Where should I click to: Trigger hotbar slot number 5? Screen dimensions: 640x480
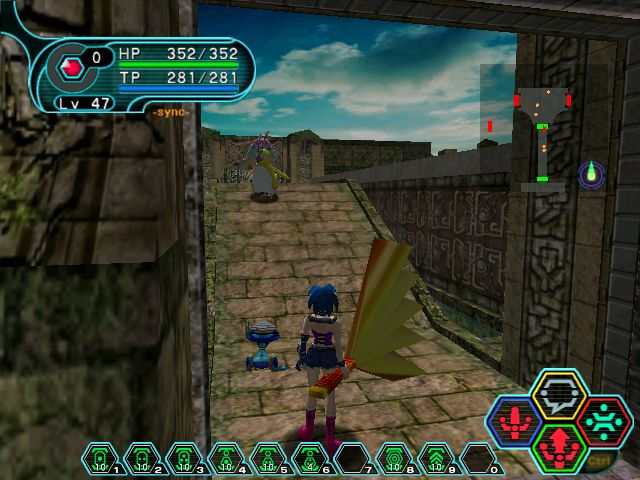(268, 458)
